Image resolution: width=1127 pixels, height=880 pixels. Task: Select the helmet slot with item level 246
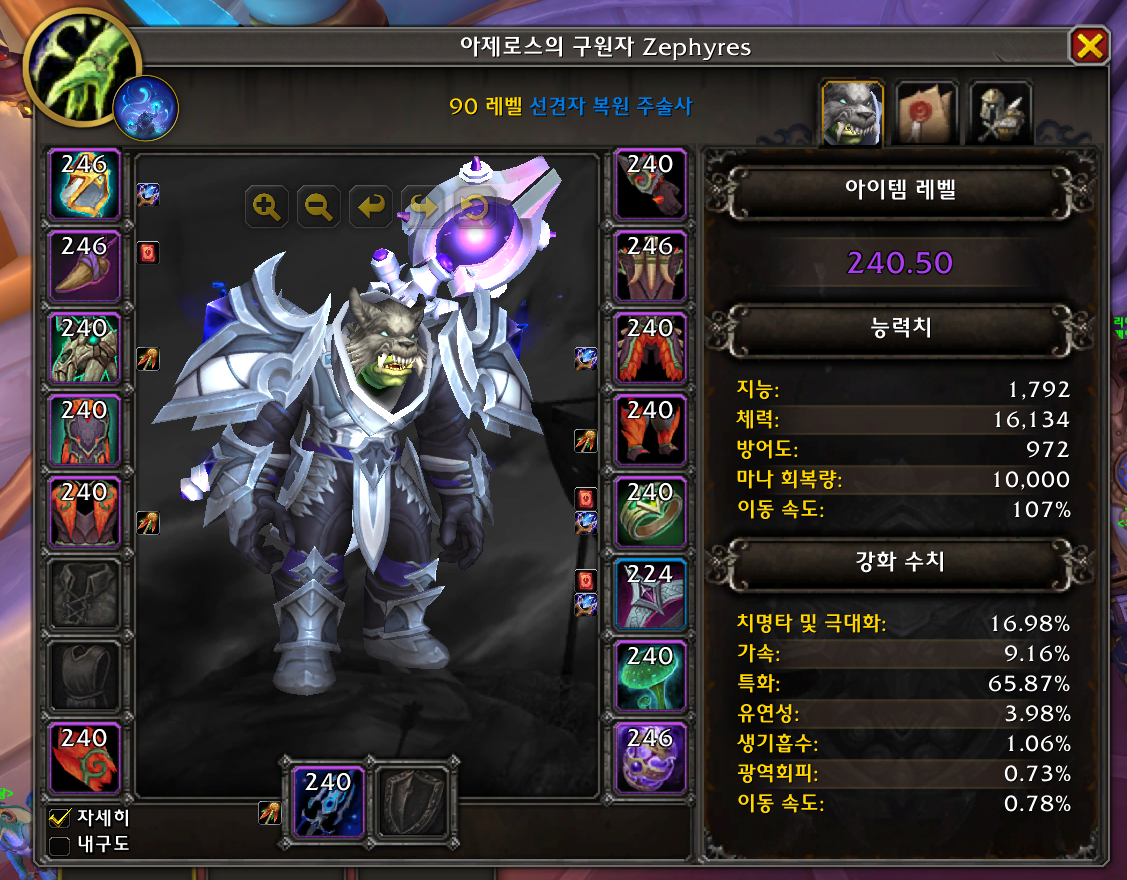click(84, 185)
